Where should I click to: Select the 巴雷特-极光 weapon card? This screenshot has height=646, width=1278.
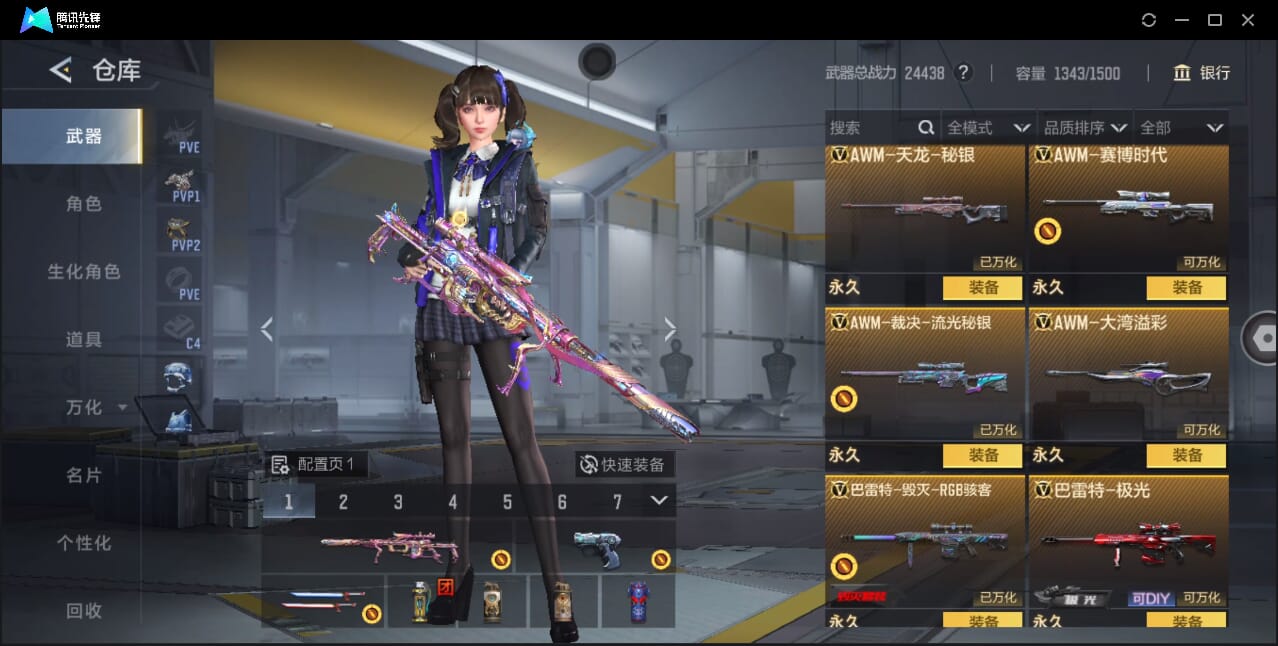[x=1128, y=540]
